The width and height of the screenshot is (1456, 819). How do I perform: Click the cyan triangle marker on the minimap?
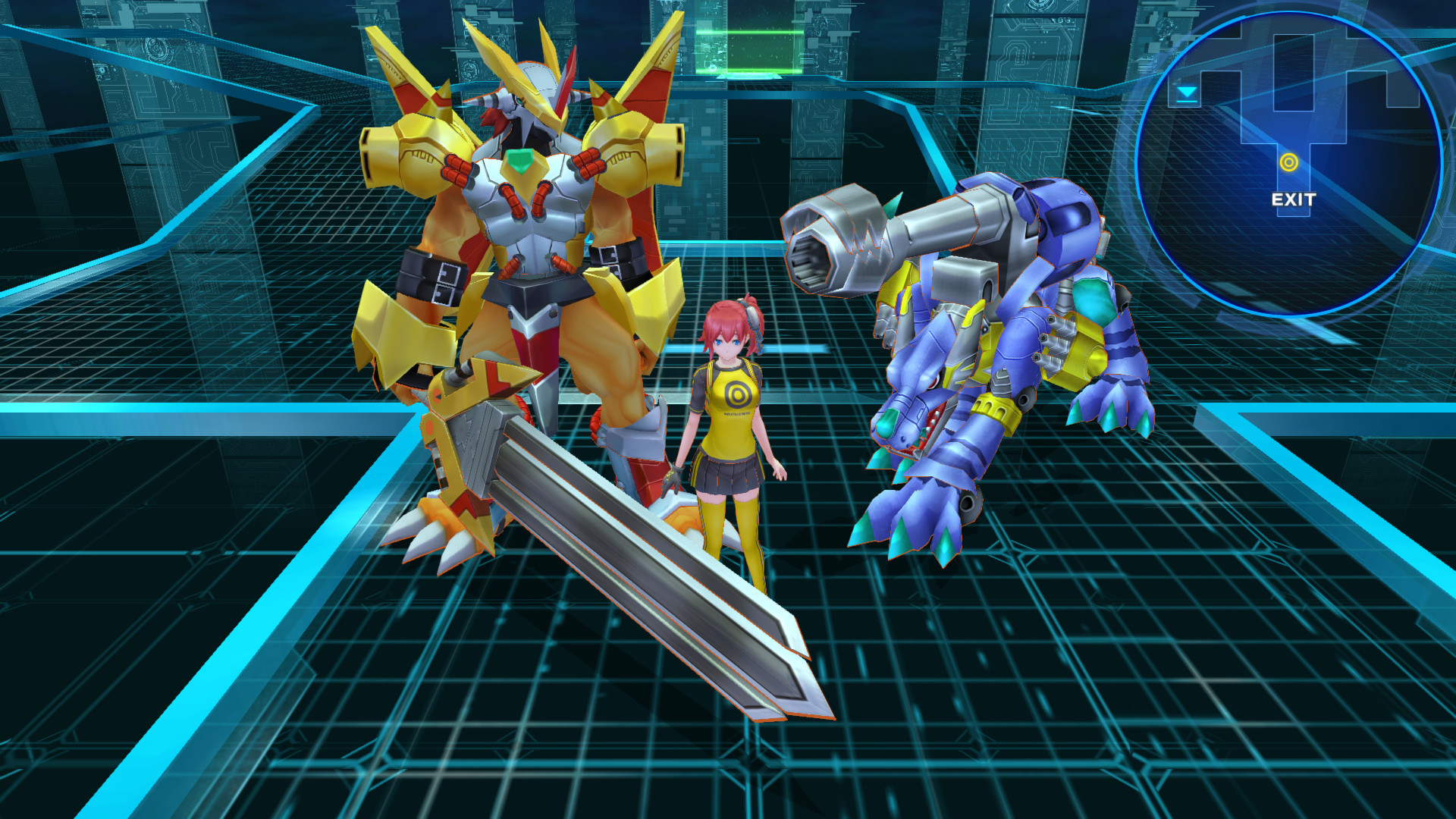(1188, 92)
